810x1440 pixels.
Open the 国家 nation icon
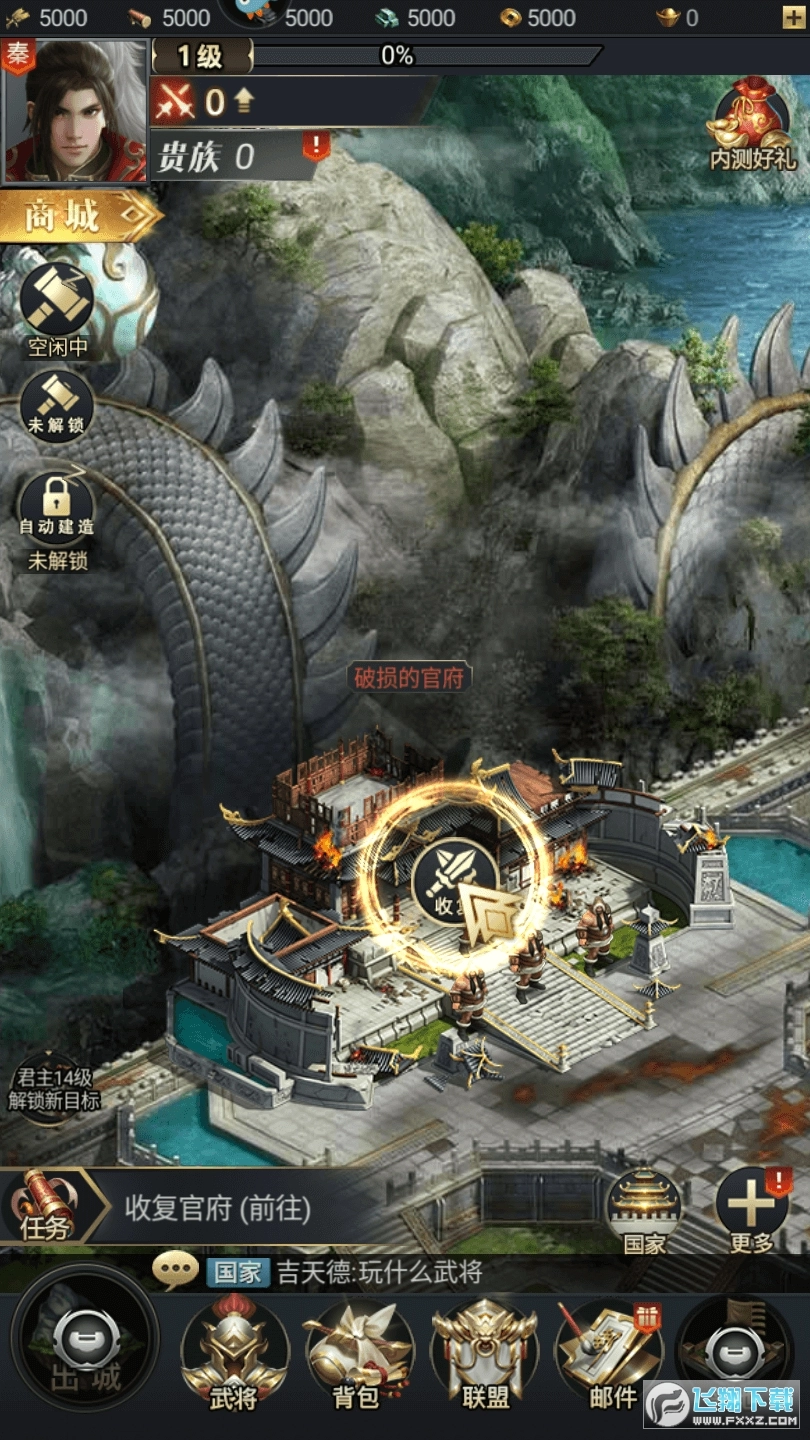(x=643, y=1208)
